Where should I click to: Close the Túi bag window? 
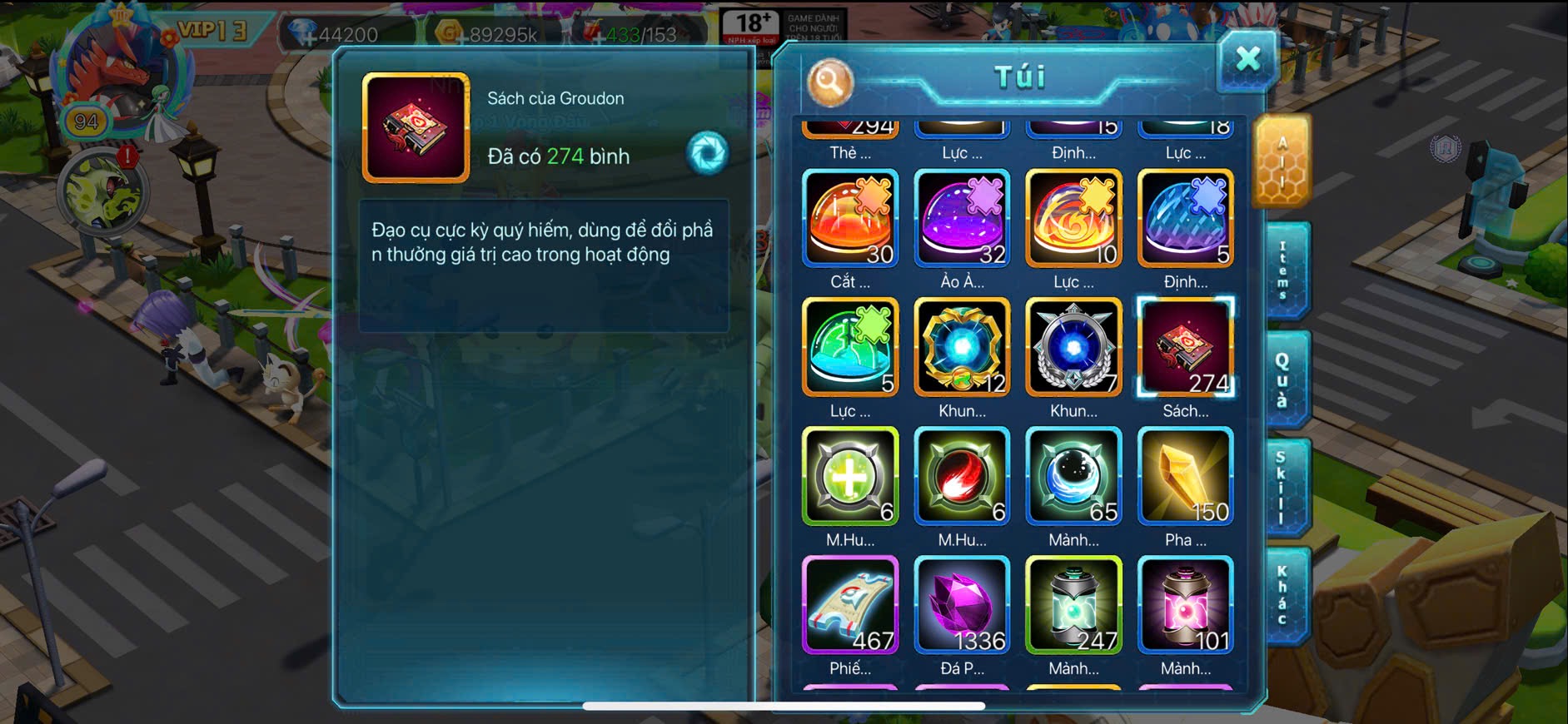(1247, 59)
